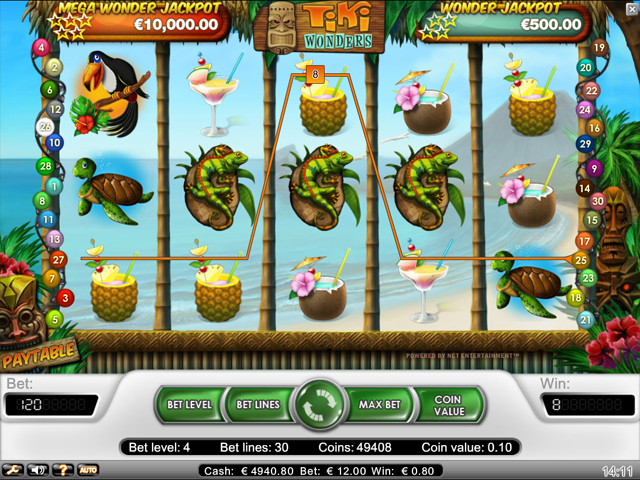640x480 pixels.
Task: Open help with the question mark icon
Action: point(64,469)
